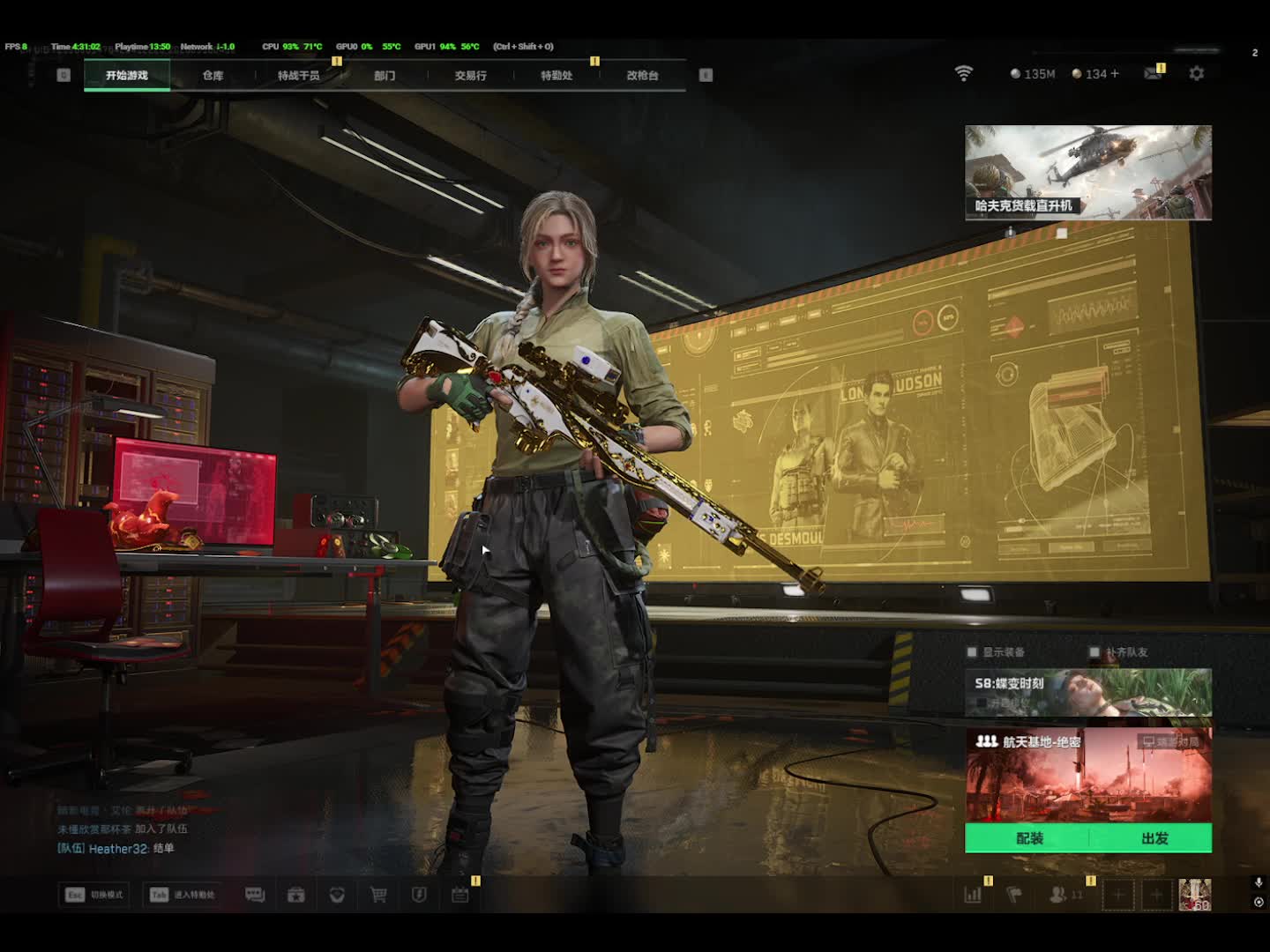Open the 特勤处 tab

(x=557, y=76)
